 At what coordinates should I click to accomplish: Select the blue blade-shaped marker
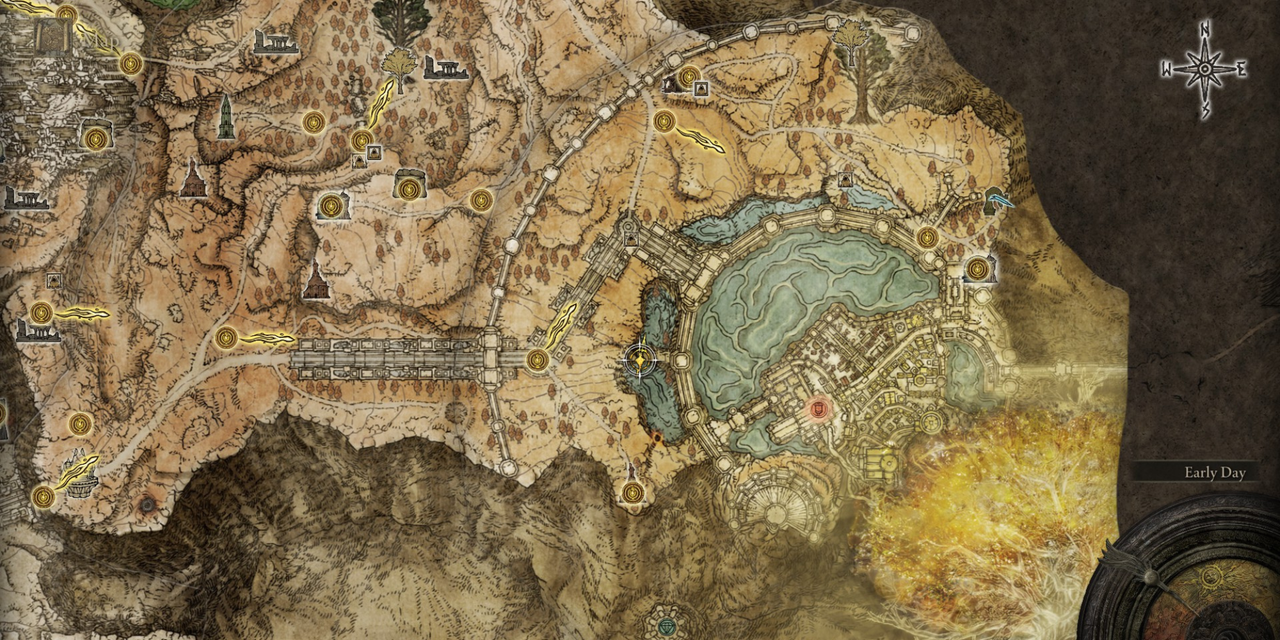pyautogui.click(x=998, y=199)
